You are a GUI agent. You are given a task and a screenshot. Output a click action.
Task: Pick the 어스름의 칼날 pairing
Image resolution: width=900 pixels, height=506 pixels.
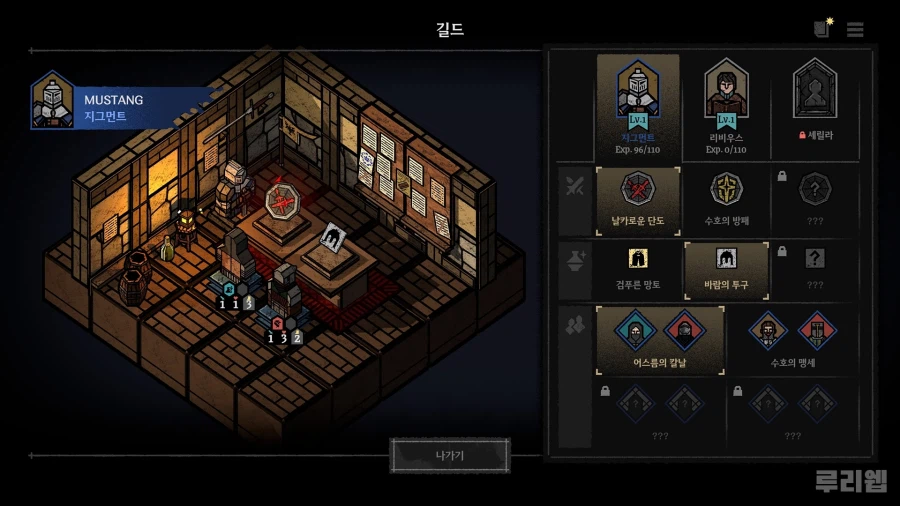click(x=659, y=340)
